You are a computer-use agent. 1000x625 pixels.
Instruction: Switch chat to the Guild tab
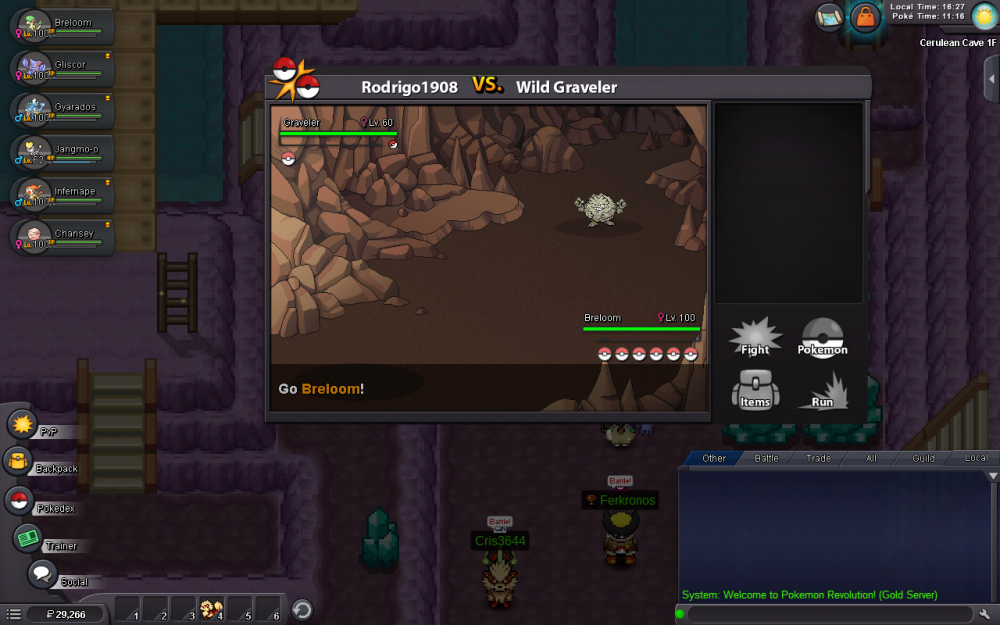[x=923, y=458]
